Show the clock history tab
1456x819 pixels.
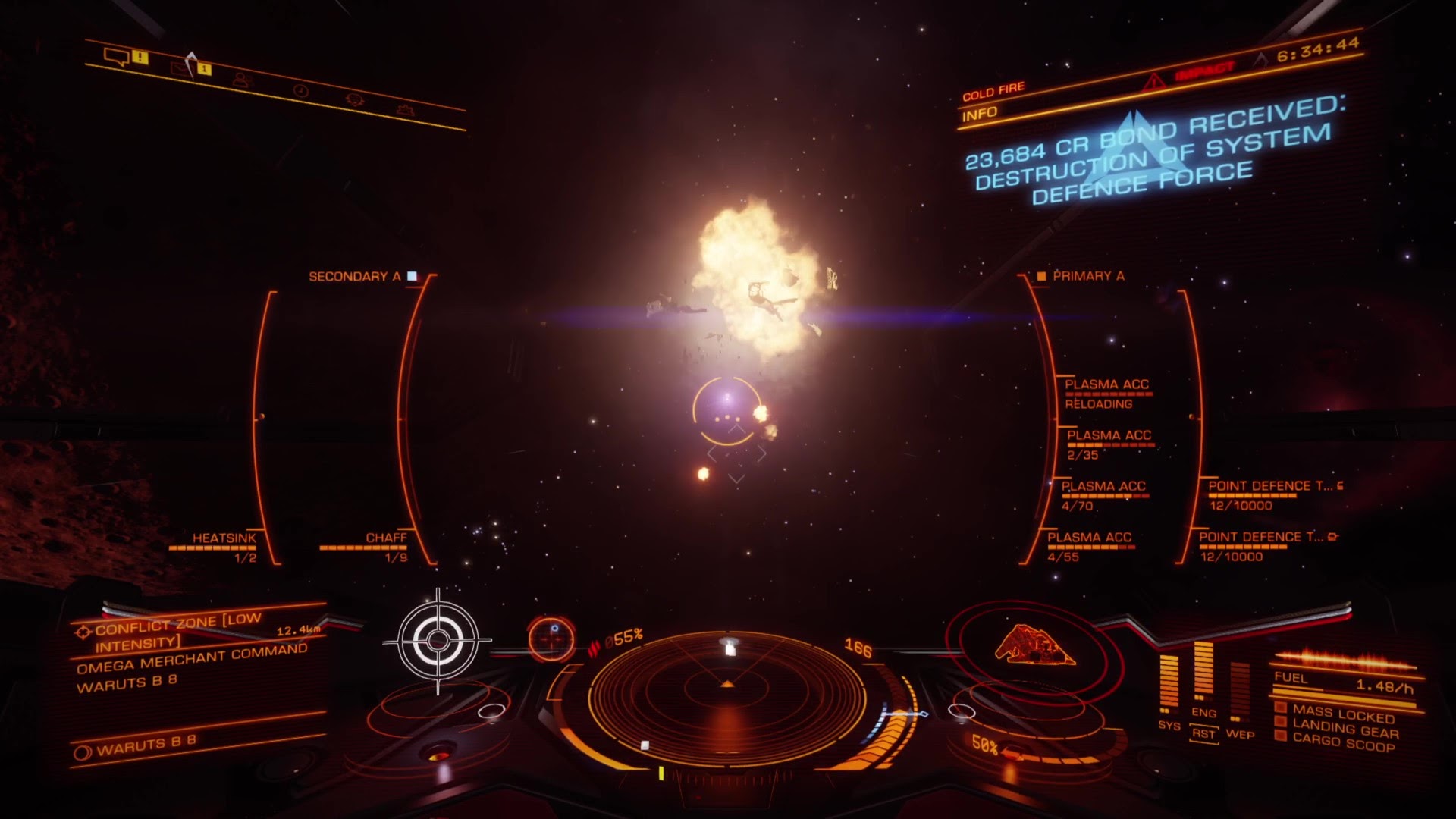tap(301, 90)
